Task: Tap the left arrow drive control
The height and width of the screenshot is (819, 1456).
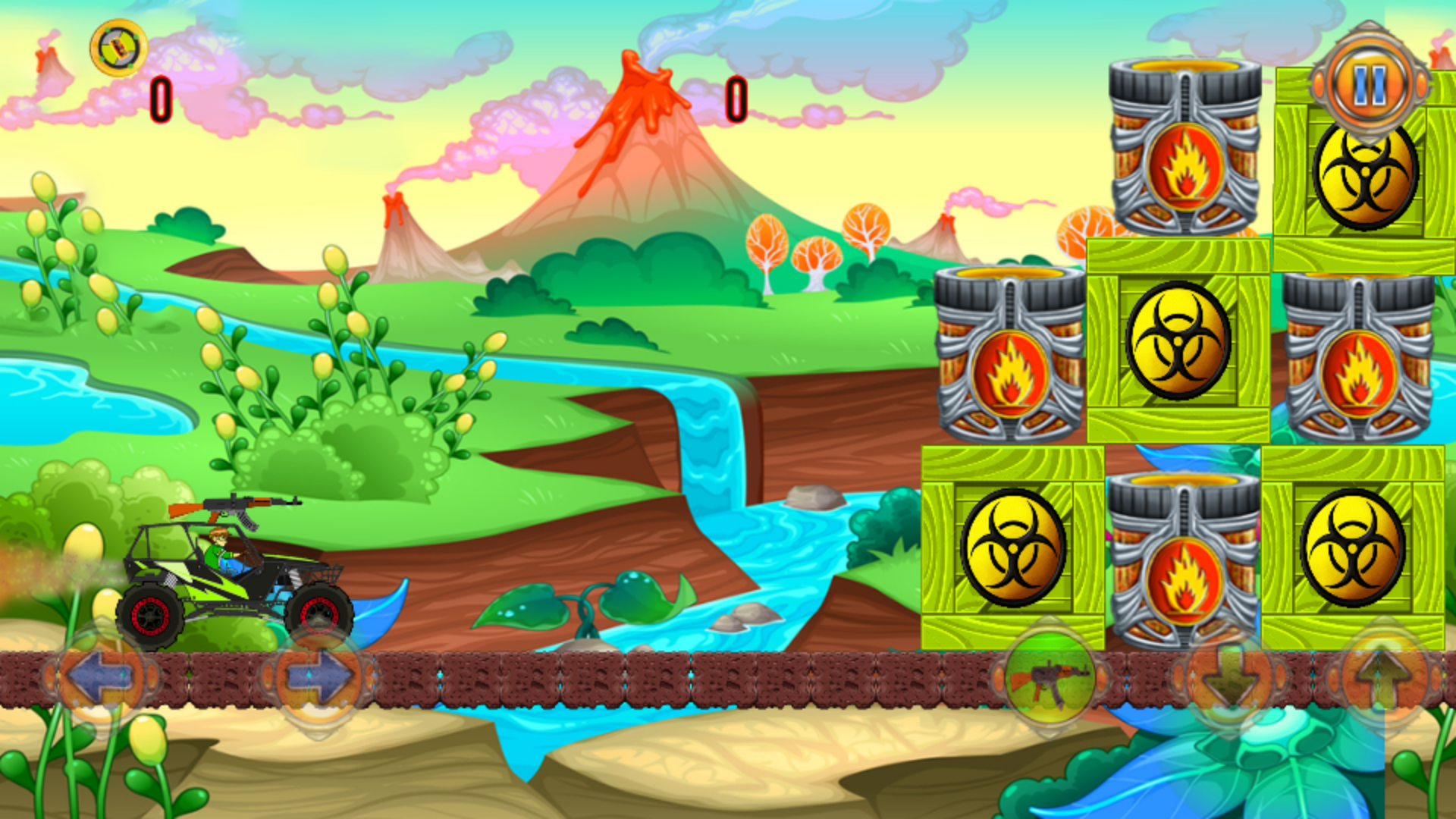Action: [102, 675]
